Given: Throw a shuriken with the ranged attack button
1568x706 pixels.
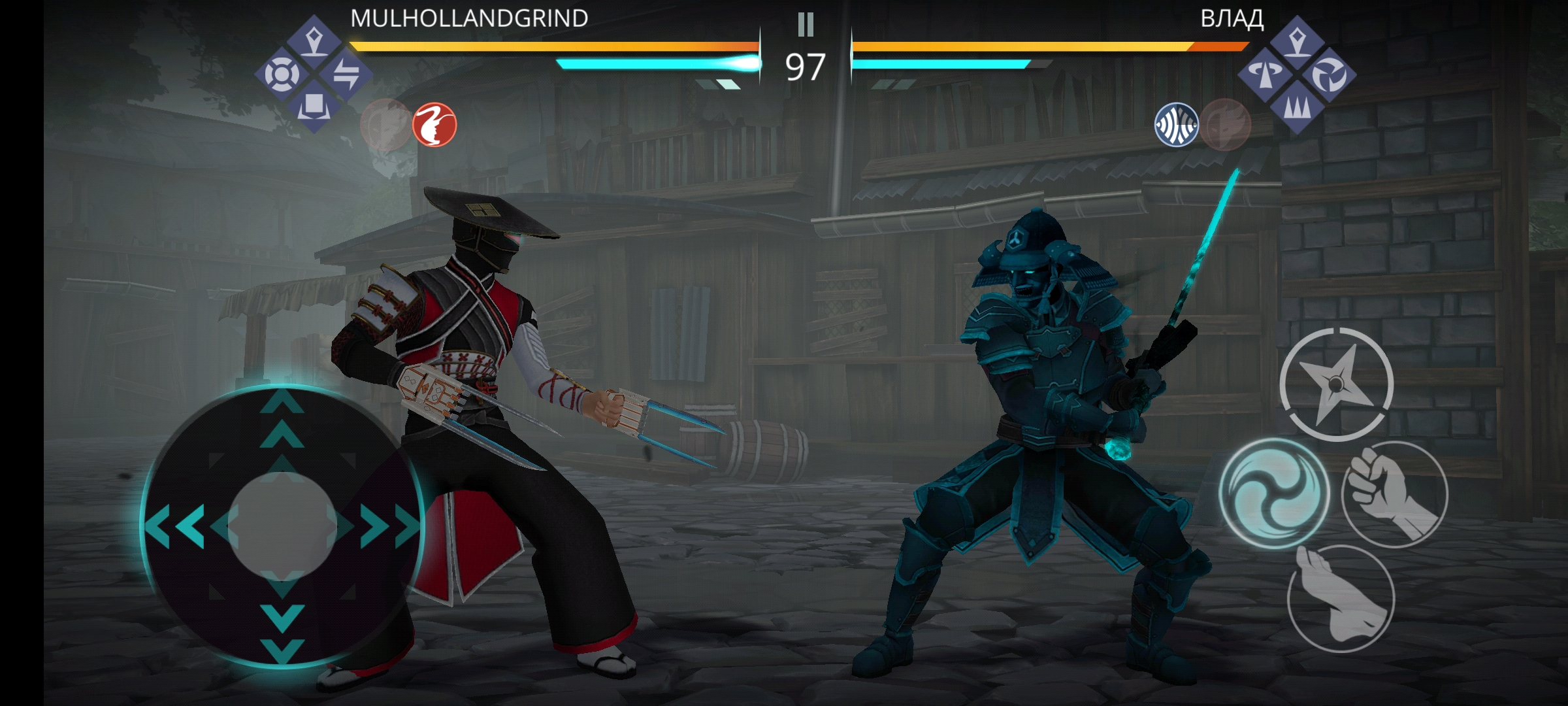Looking at the screenshot, I should (x=1336, y=384).
